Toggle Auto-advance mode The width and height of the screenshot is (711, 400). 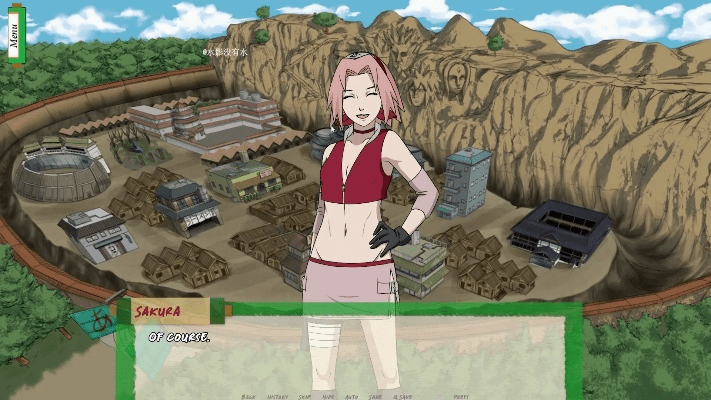(352, 396)
